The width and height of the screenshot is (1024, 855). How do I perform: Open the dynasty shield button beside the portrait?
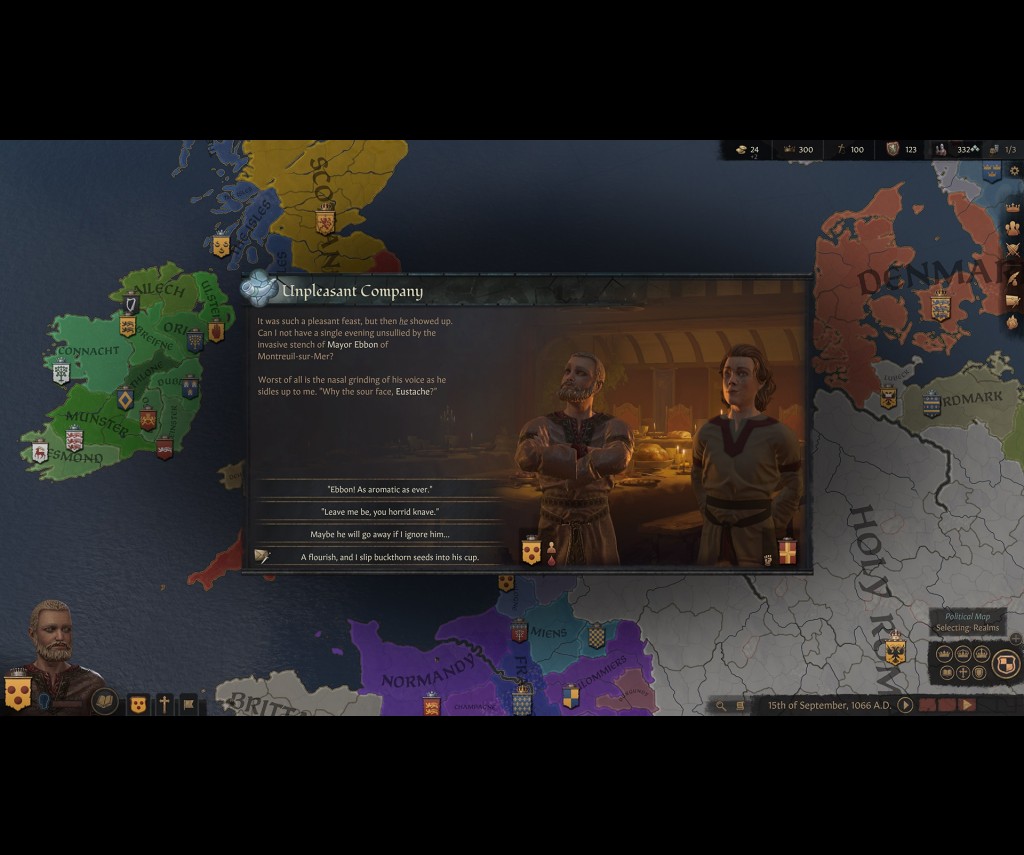[139, 705]
